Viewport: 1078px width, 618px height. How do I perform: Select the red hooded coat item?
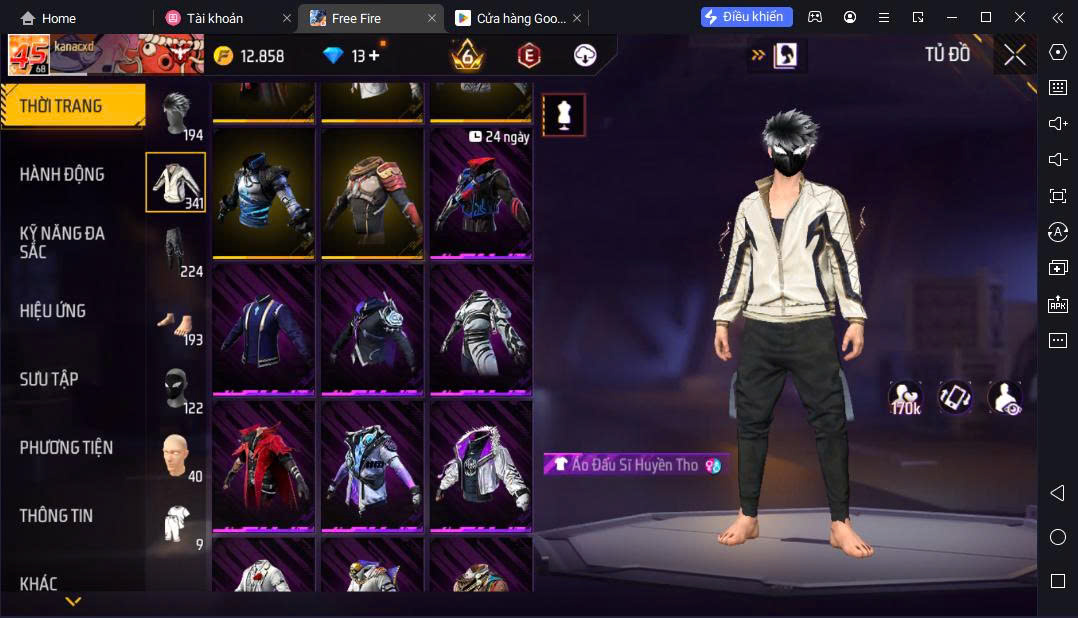click(263, 466)
